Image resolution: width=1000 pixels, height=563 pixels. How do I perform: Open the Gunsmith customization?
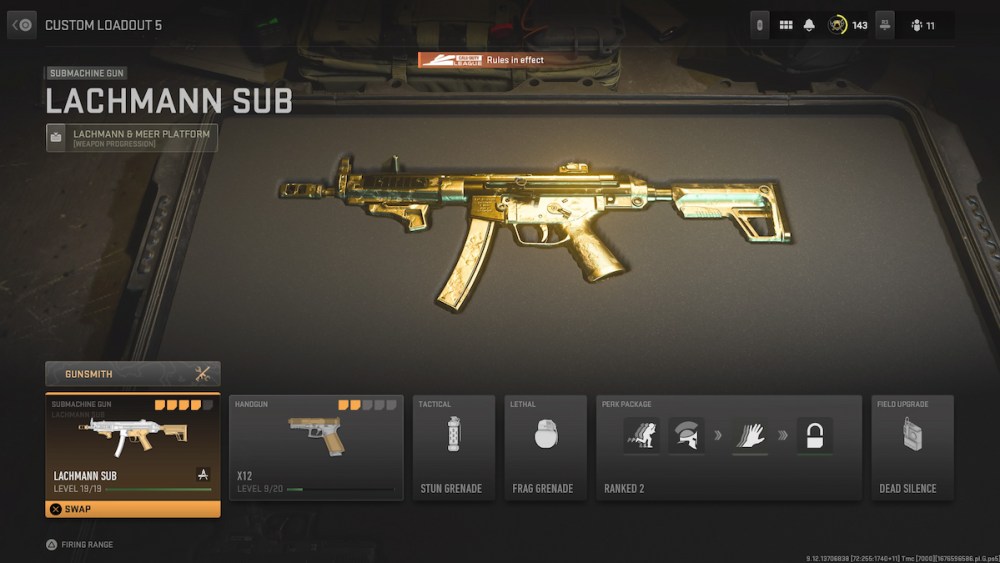133,374
